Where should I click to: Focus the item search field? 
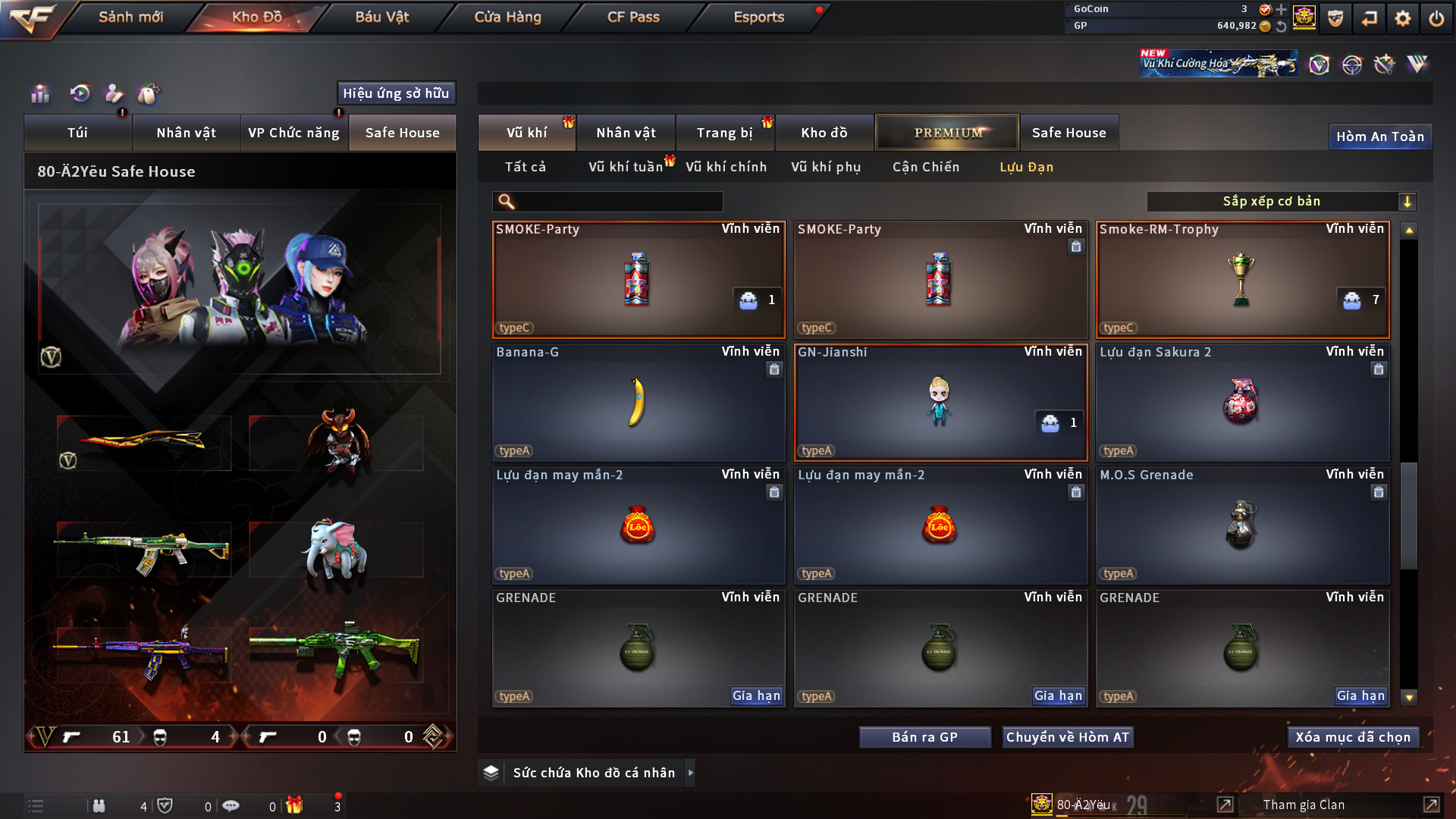point(618,201)
